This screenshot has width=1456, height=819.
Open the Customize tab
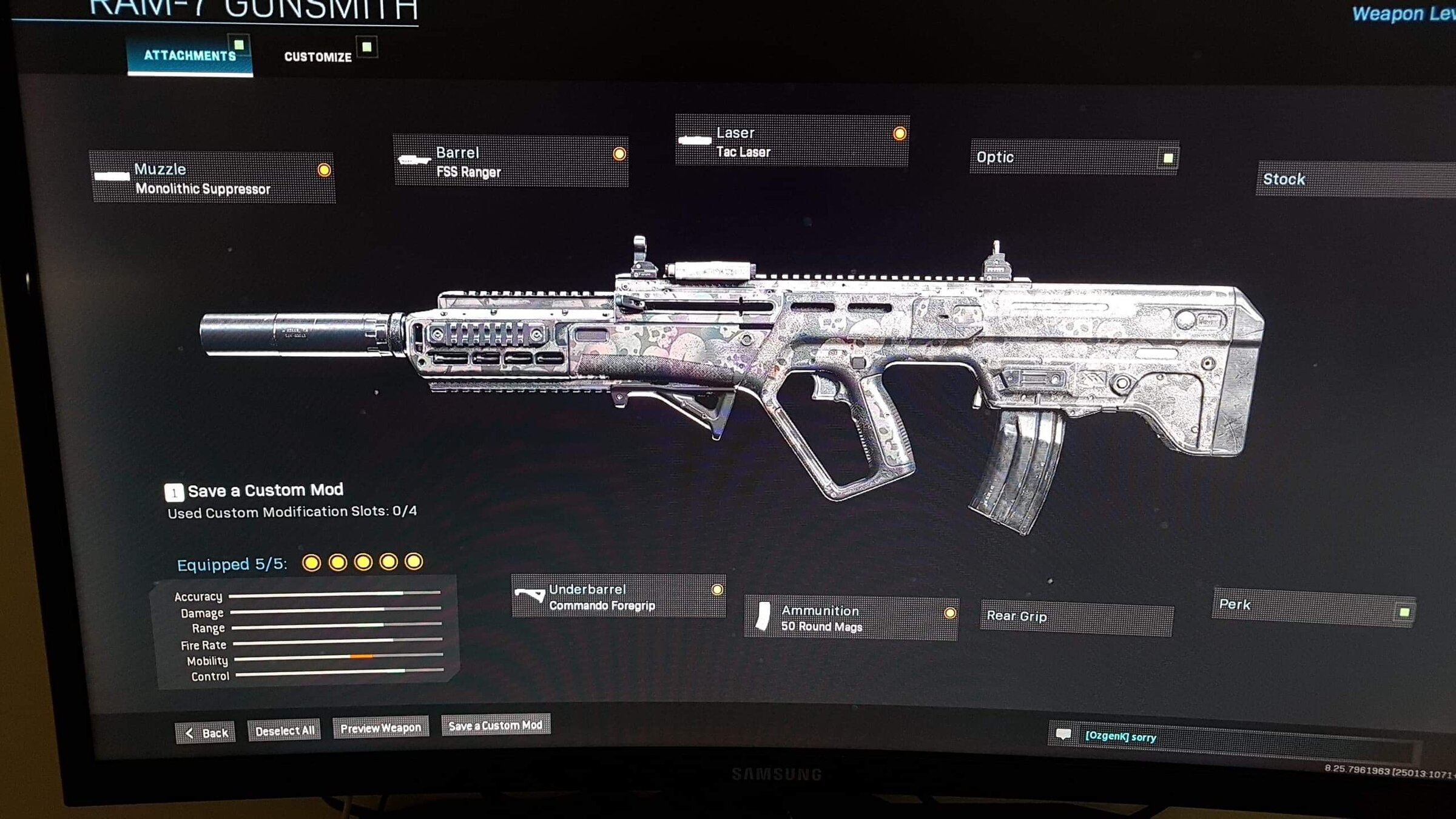pos(318,57)
